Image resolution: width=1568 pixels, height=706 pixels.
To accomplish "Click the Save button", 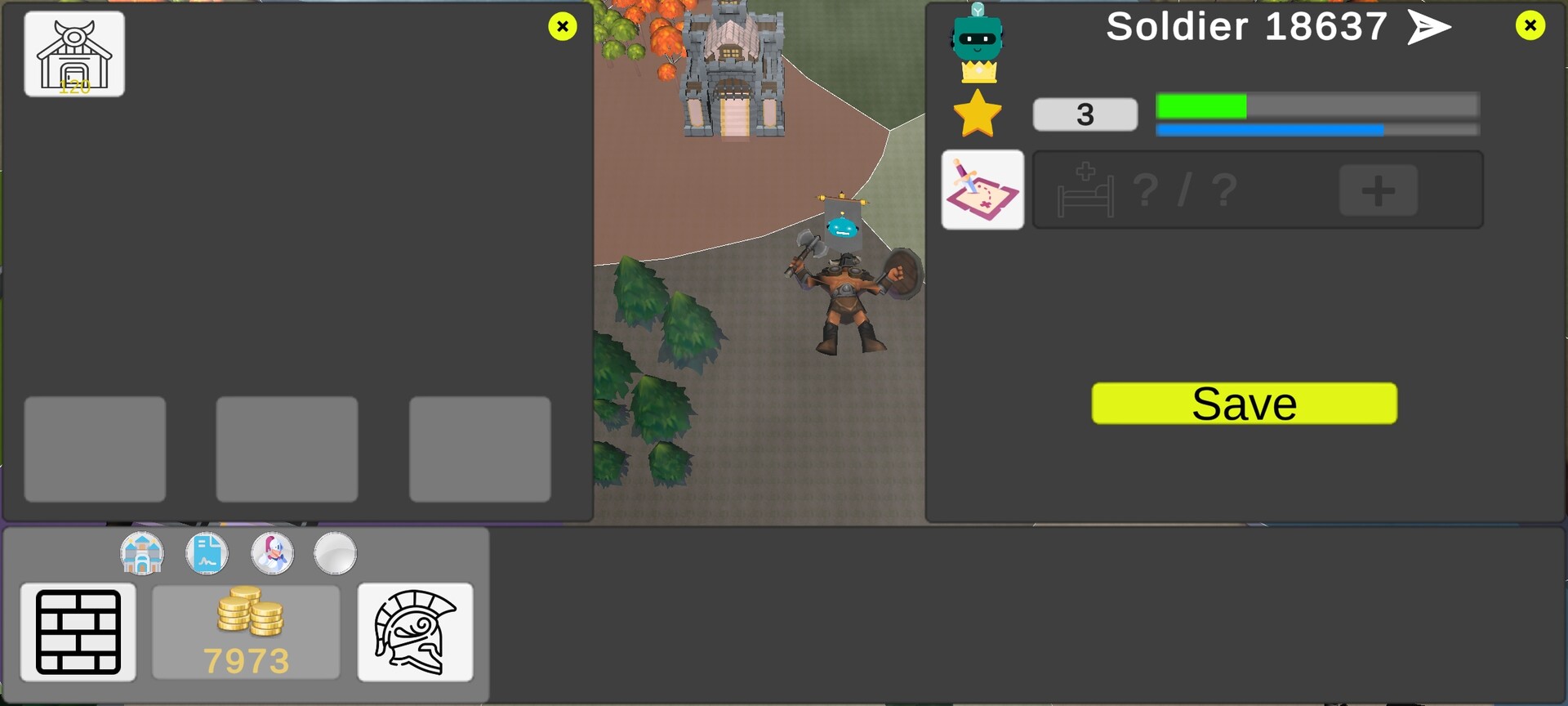I will (x=1244, y=402).
